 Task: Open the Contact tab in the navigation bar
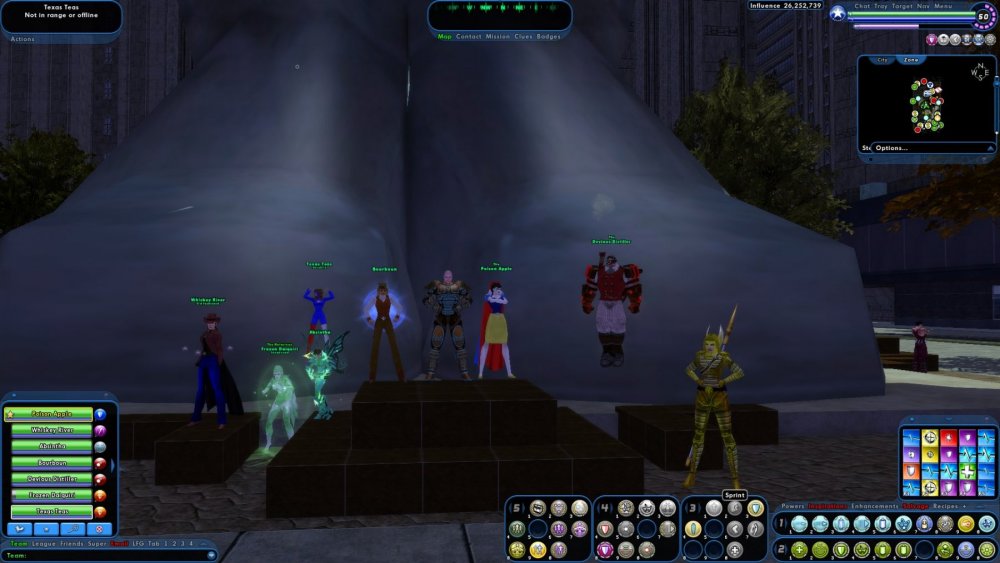[x=468, y=37]
